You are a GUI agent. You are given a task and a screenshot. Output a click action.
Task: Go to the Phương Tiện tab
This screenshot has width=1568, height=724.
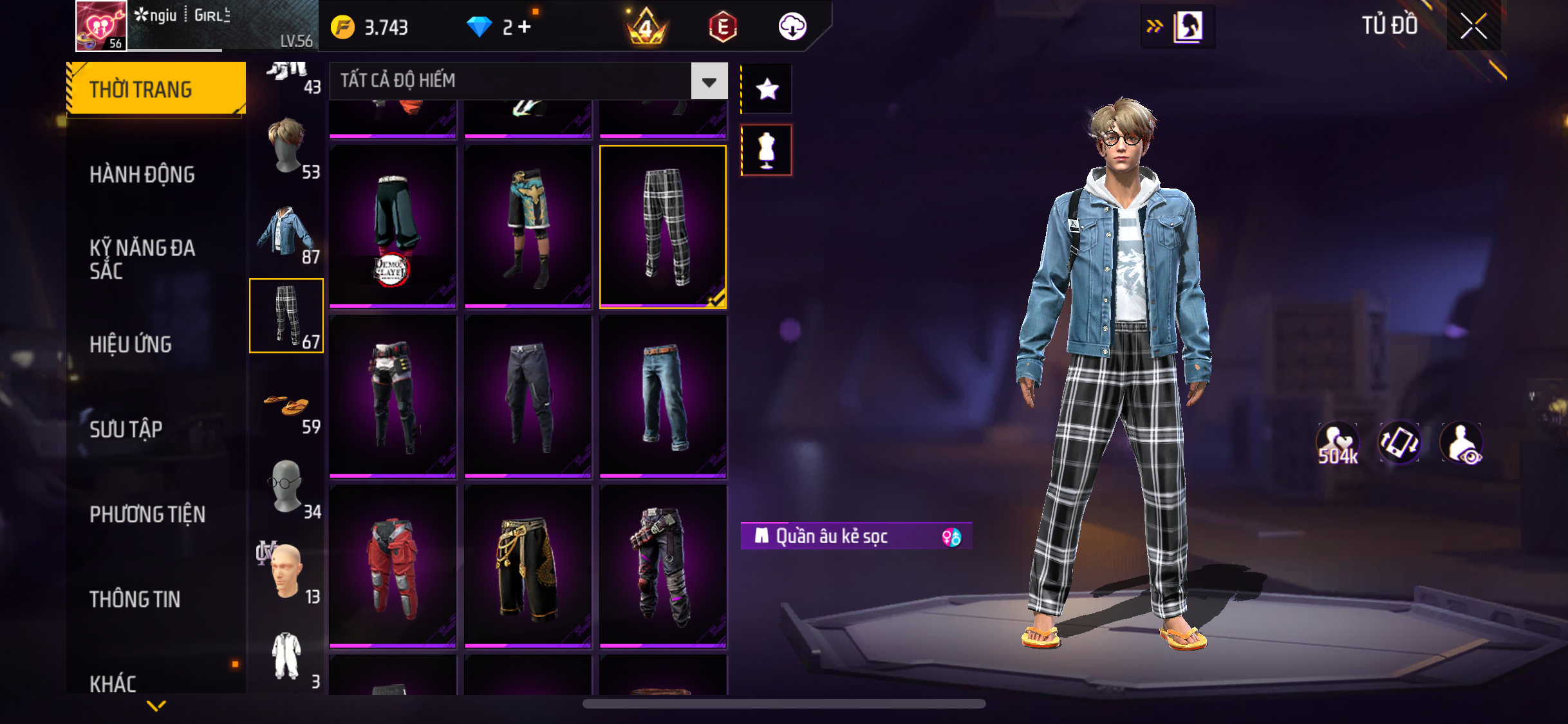147,514
